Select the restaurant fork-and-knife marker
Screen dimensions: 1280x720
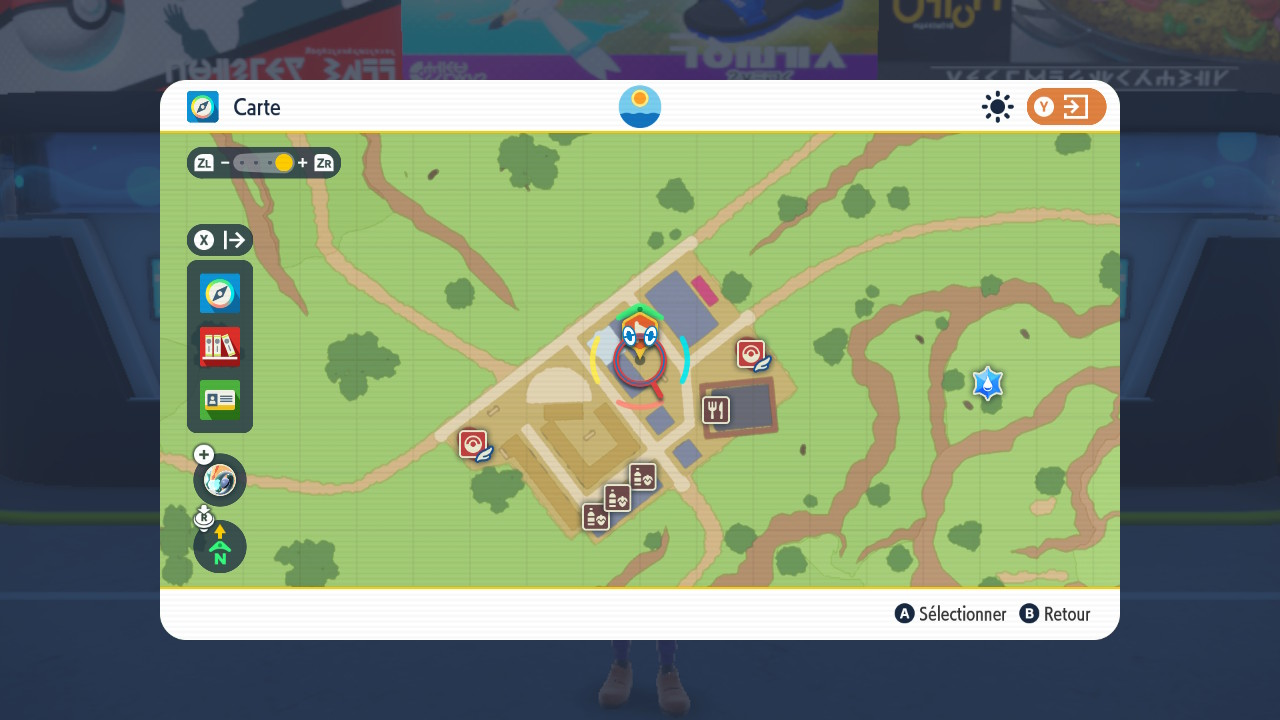pos(716,410)
